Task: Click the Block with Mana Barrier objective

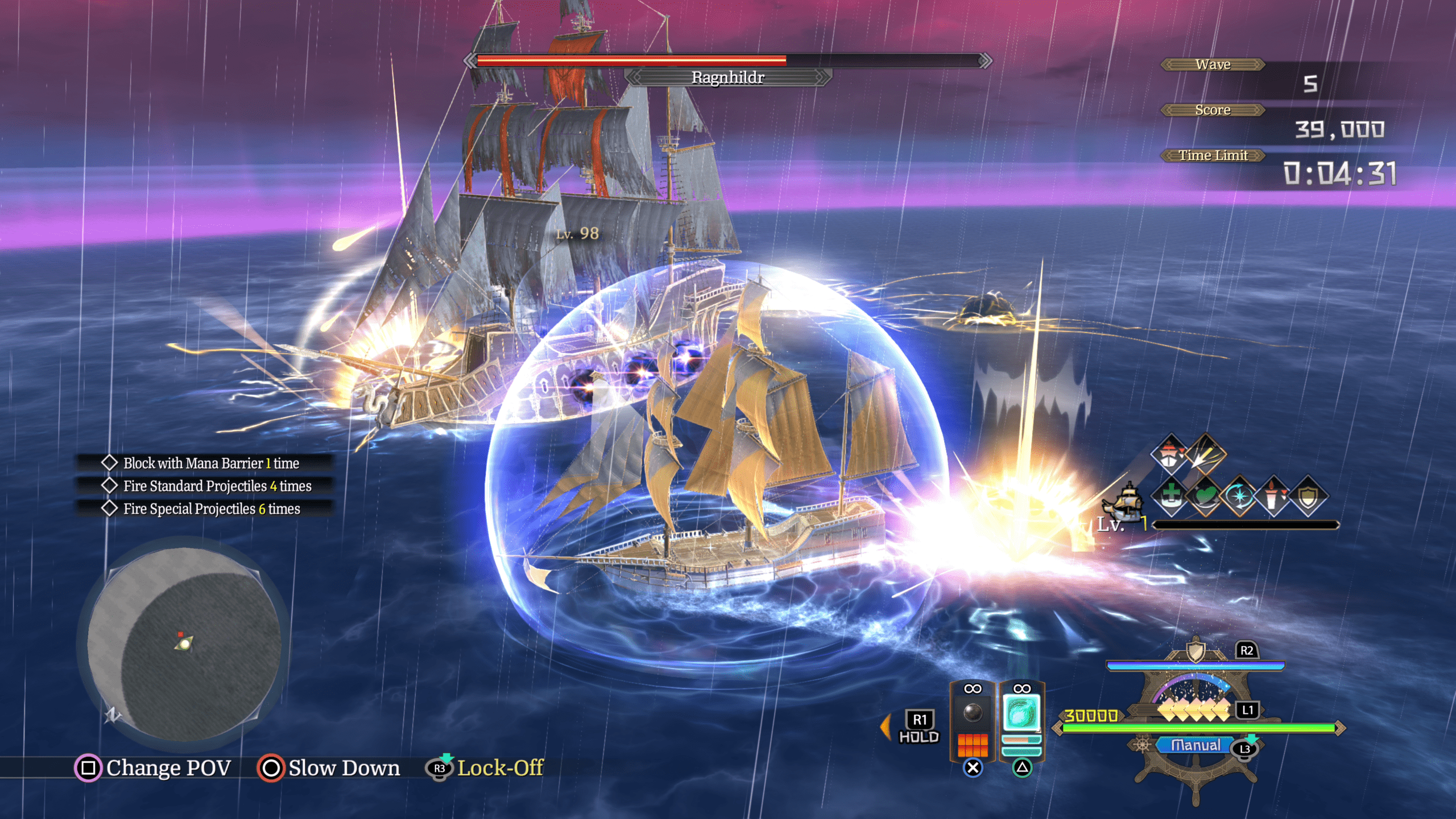Action: click(x=211, y=463)
